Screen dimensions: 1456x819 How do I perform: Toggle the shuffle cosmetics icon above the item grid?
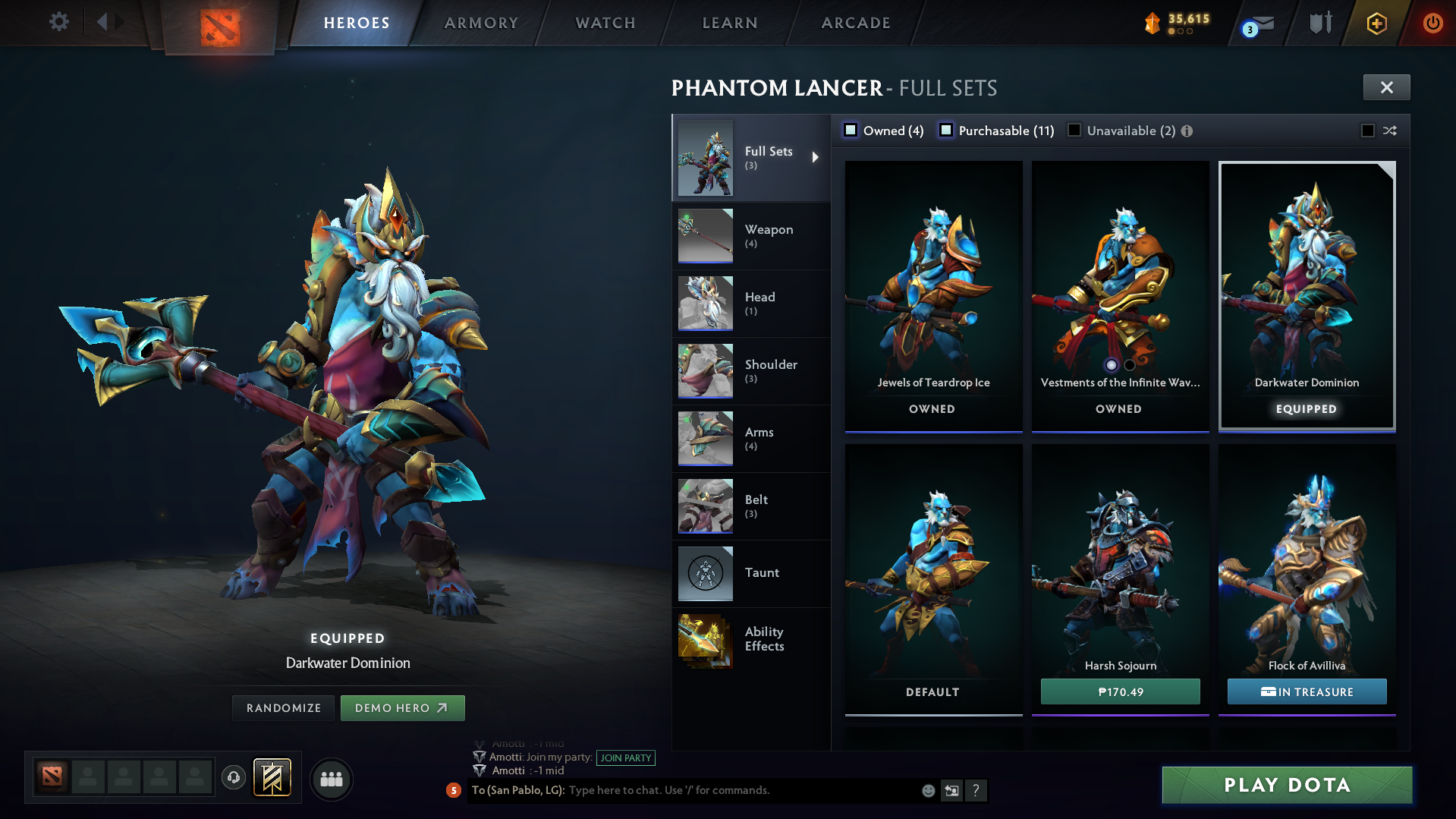point(1391,131)
